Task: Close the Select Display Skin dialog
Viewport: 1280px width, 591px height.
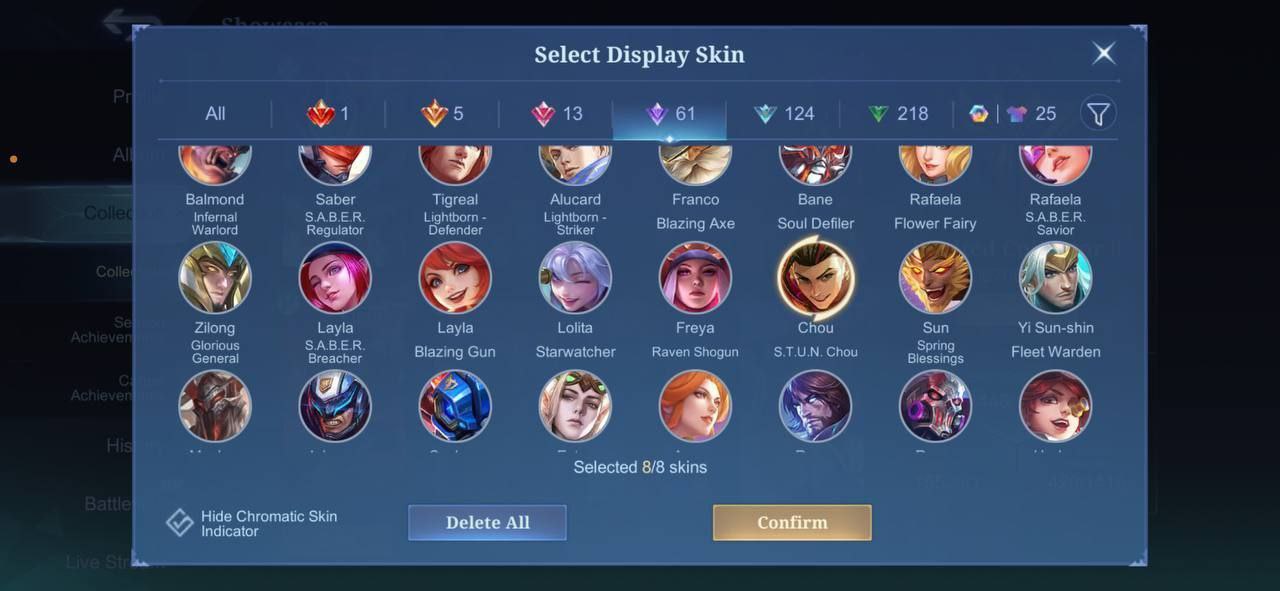Action: pyautogui.click(x=1103, y=53)
